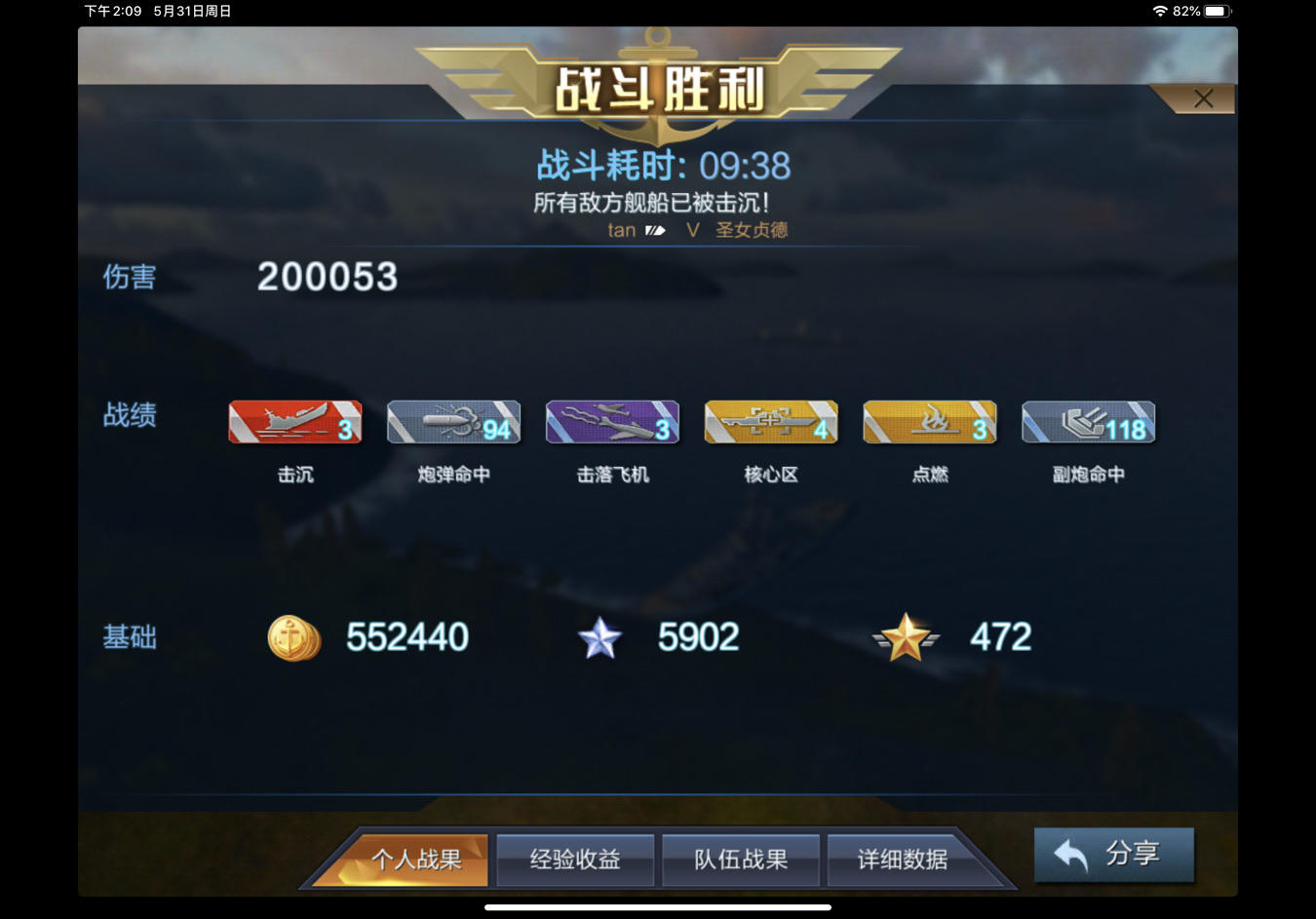Image resolution: width=1316 pixels, height=919 pixels.
Task: Click the player name tan
Action: point(623,230)
